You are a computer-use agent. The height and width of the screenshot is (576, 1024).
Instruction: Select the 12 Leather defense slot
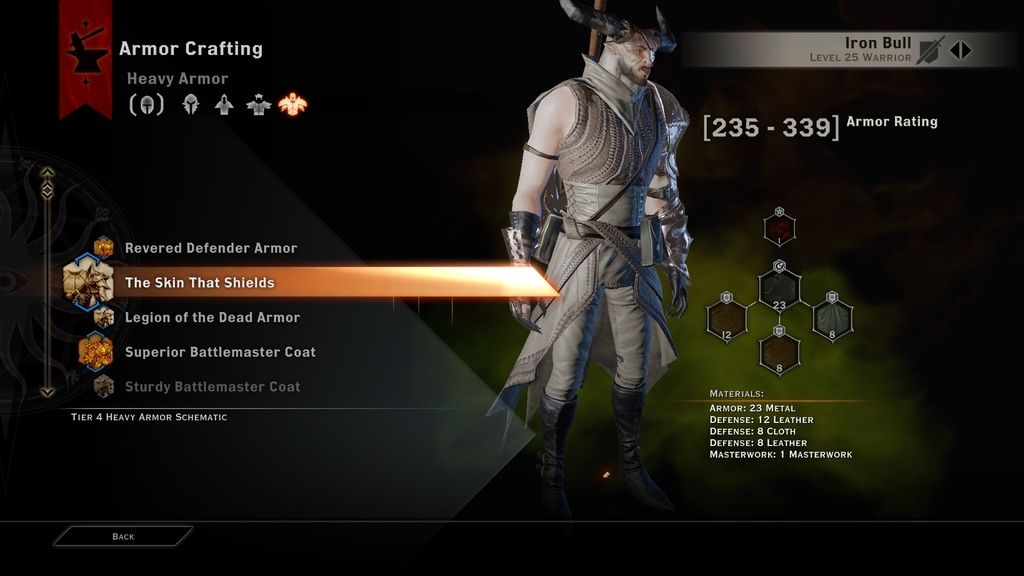(726, 320)
